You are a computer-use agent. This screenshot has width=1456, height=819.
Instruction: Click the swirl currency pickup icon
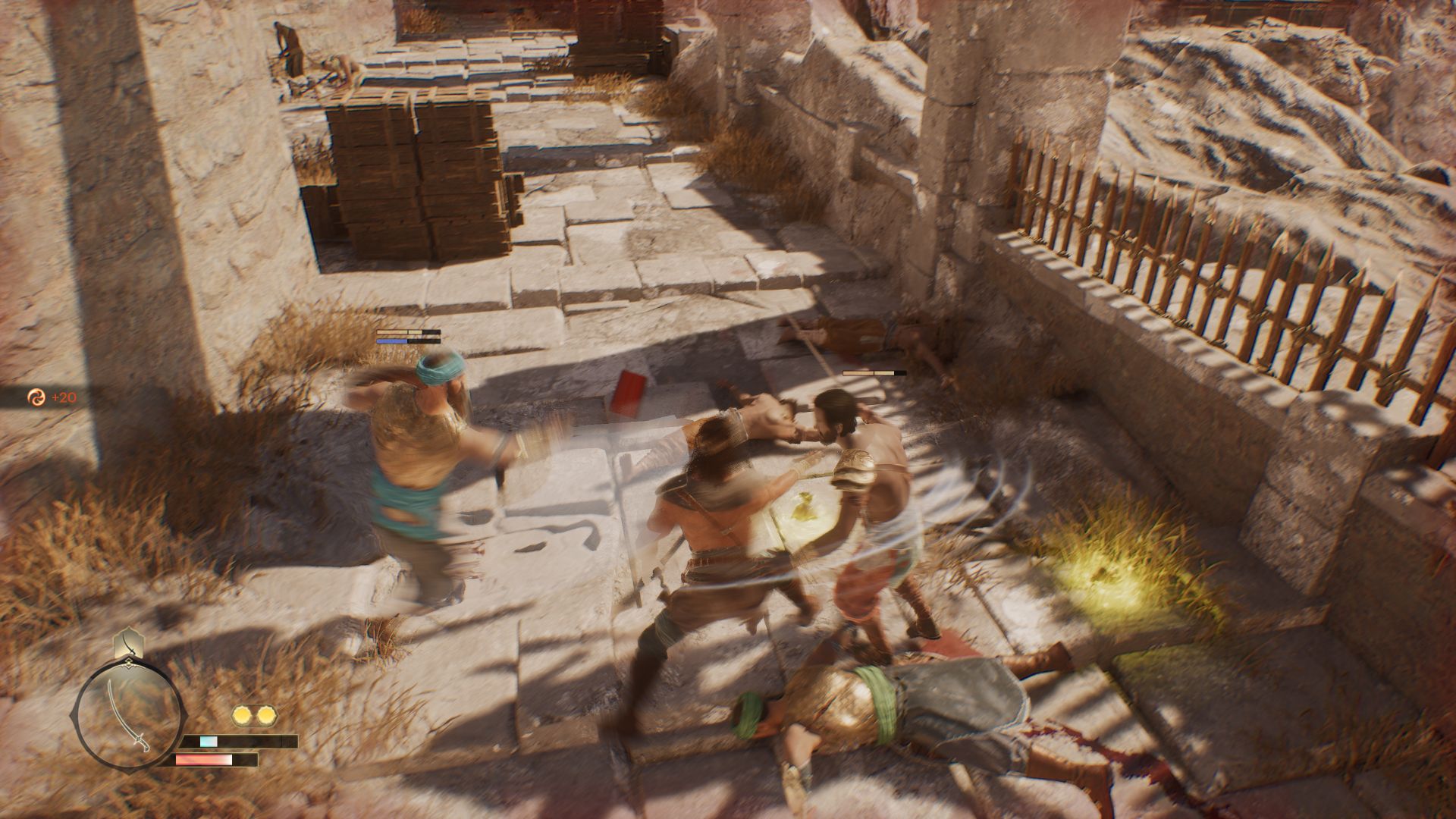pos(36,397)
